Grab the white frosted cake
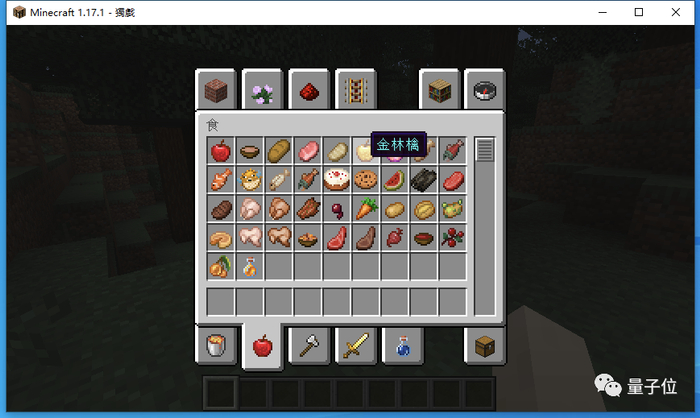The image size is (700, 418). [336, 180]
